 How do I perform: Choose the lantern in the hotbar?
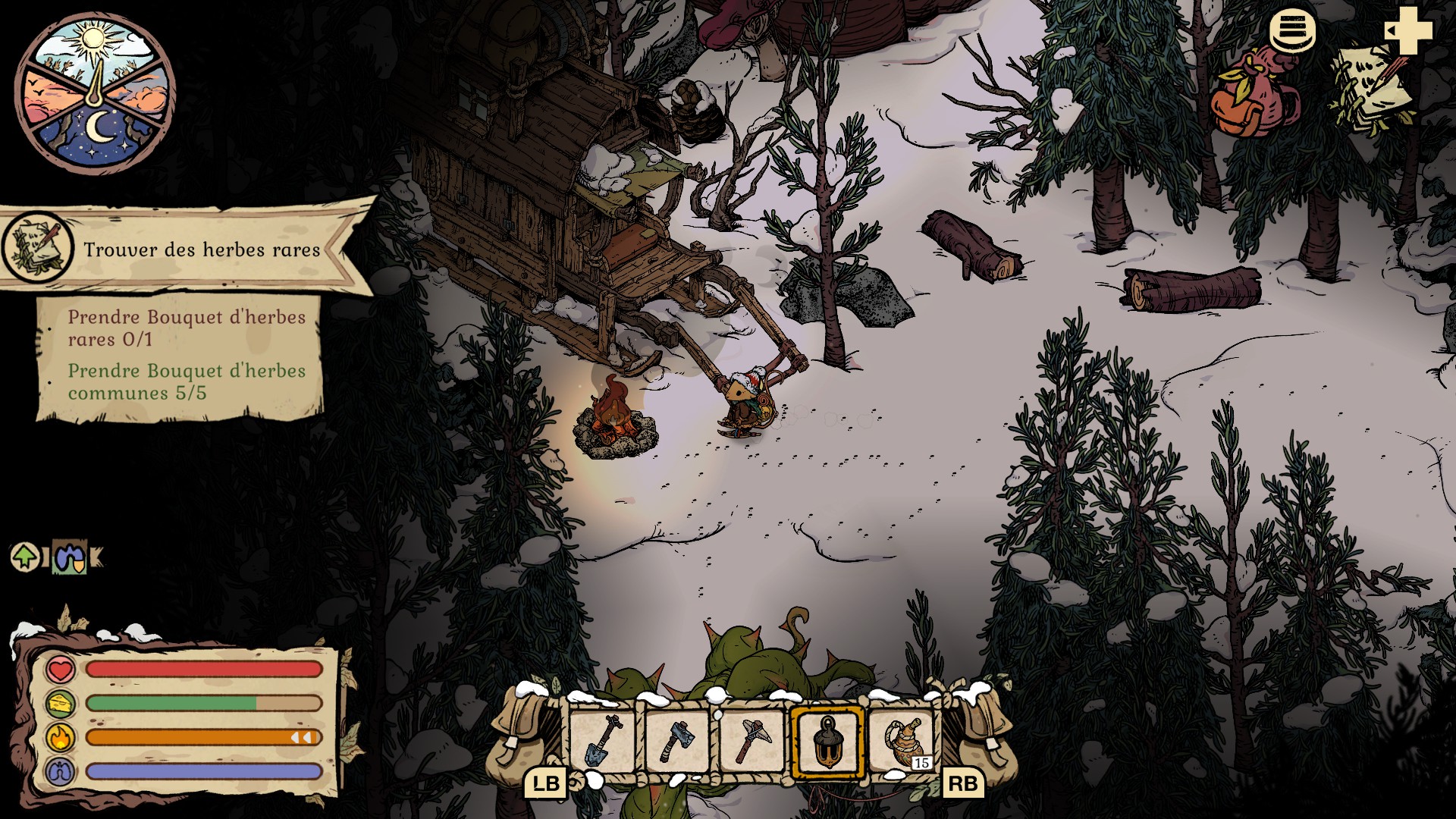pos(827,741)
